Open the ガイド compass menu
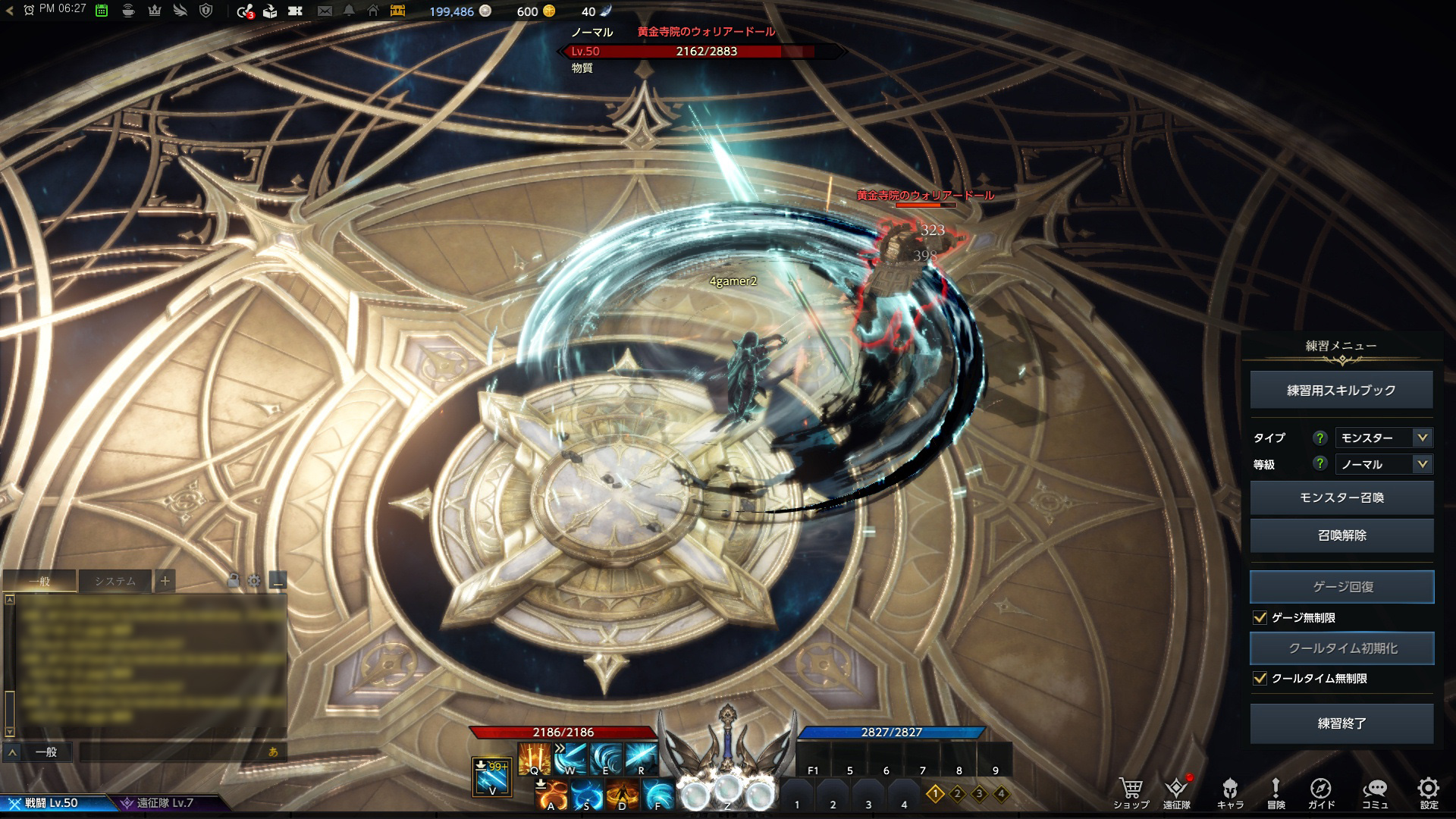 pyautogui.click(x=1320, y=789)
